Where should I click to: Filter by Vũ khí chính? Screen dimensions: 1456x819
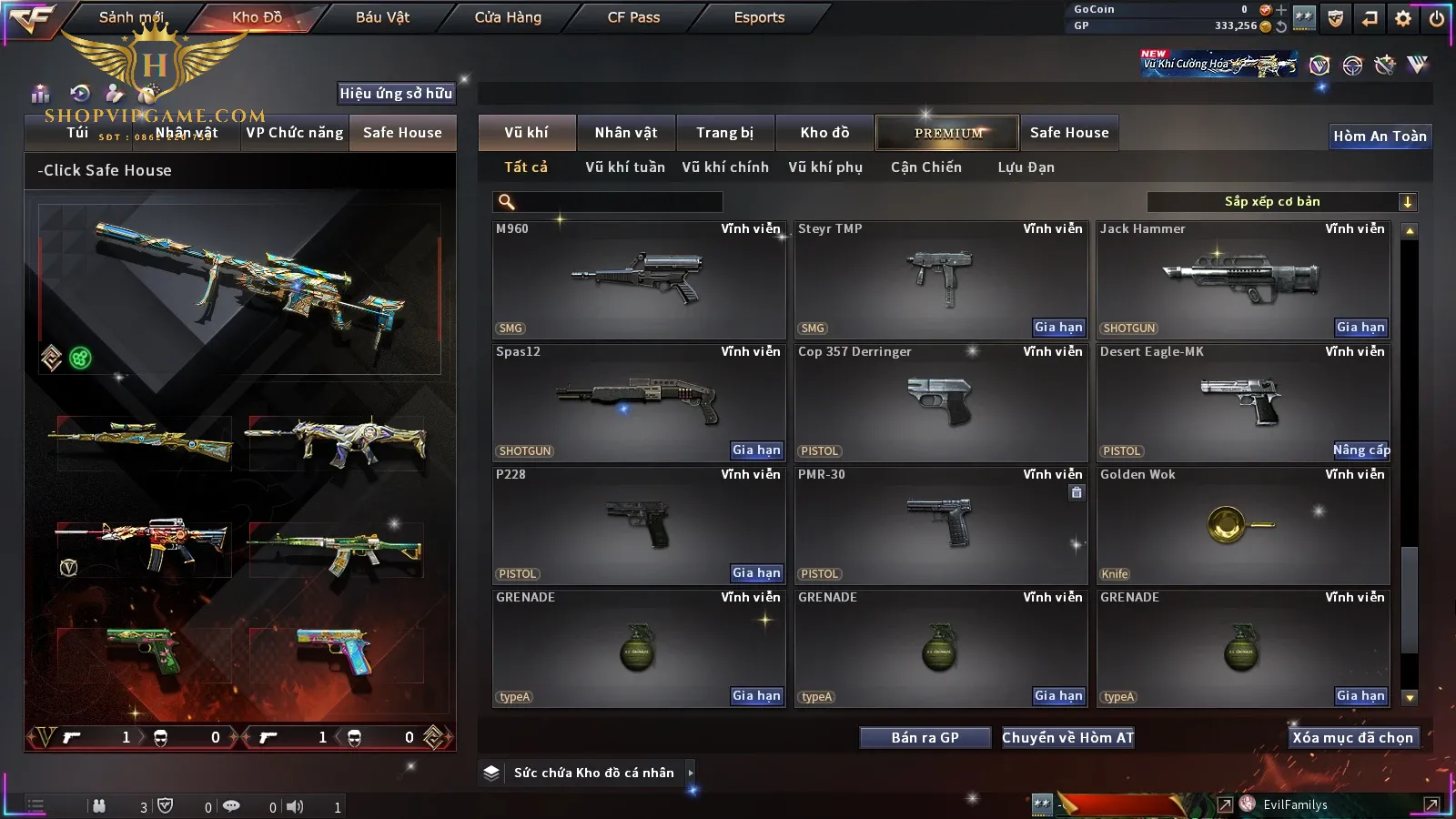pyautogui.click(x=725, y=167)
